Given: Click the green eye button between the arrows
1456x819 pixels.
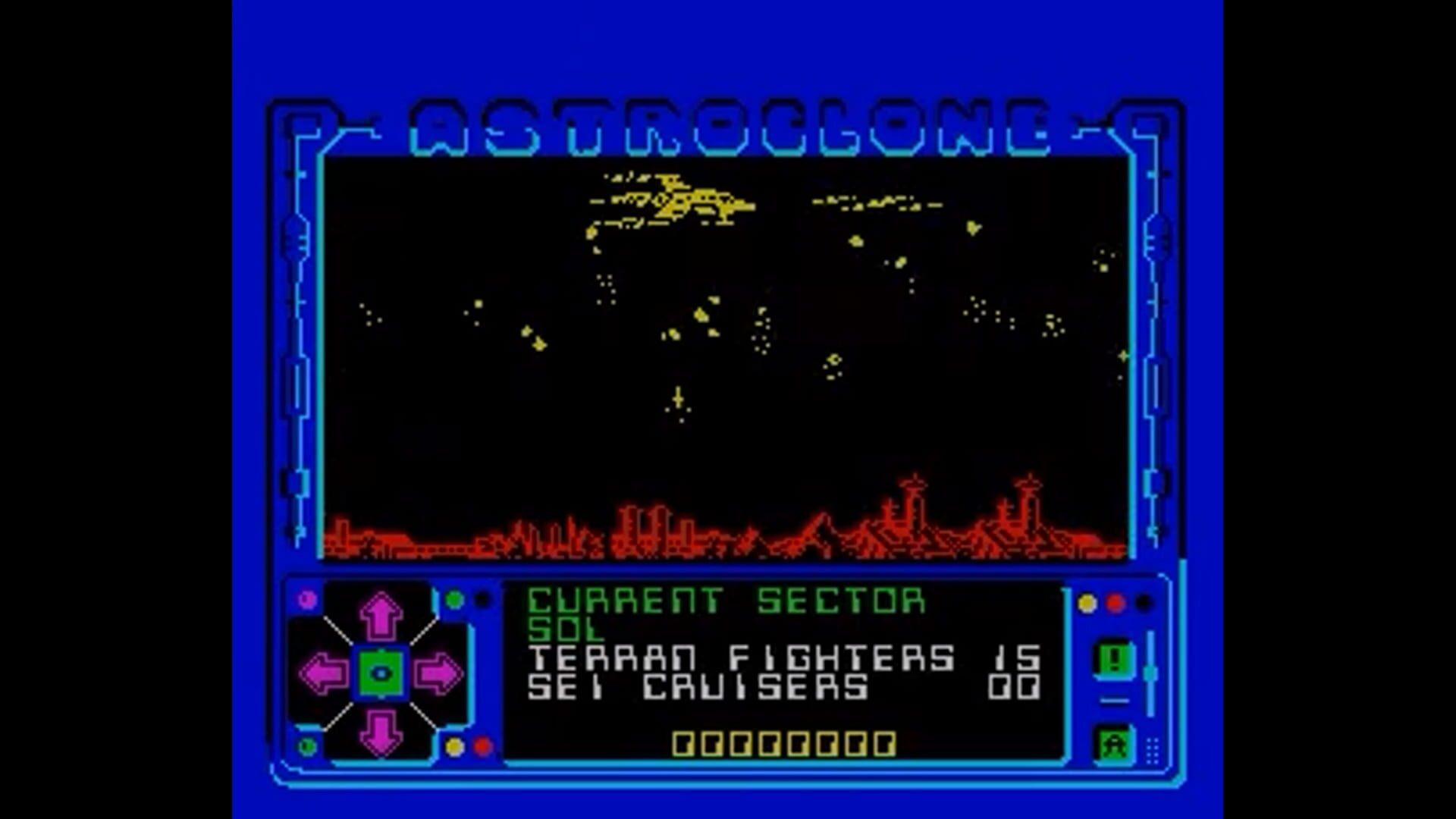Looking at the screenshot, I should tap(383, 671).
